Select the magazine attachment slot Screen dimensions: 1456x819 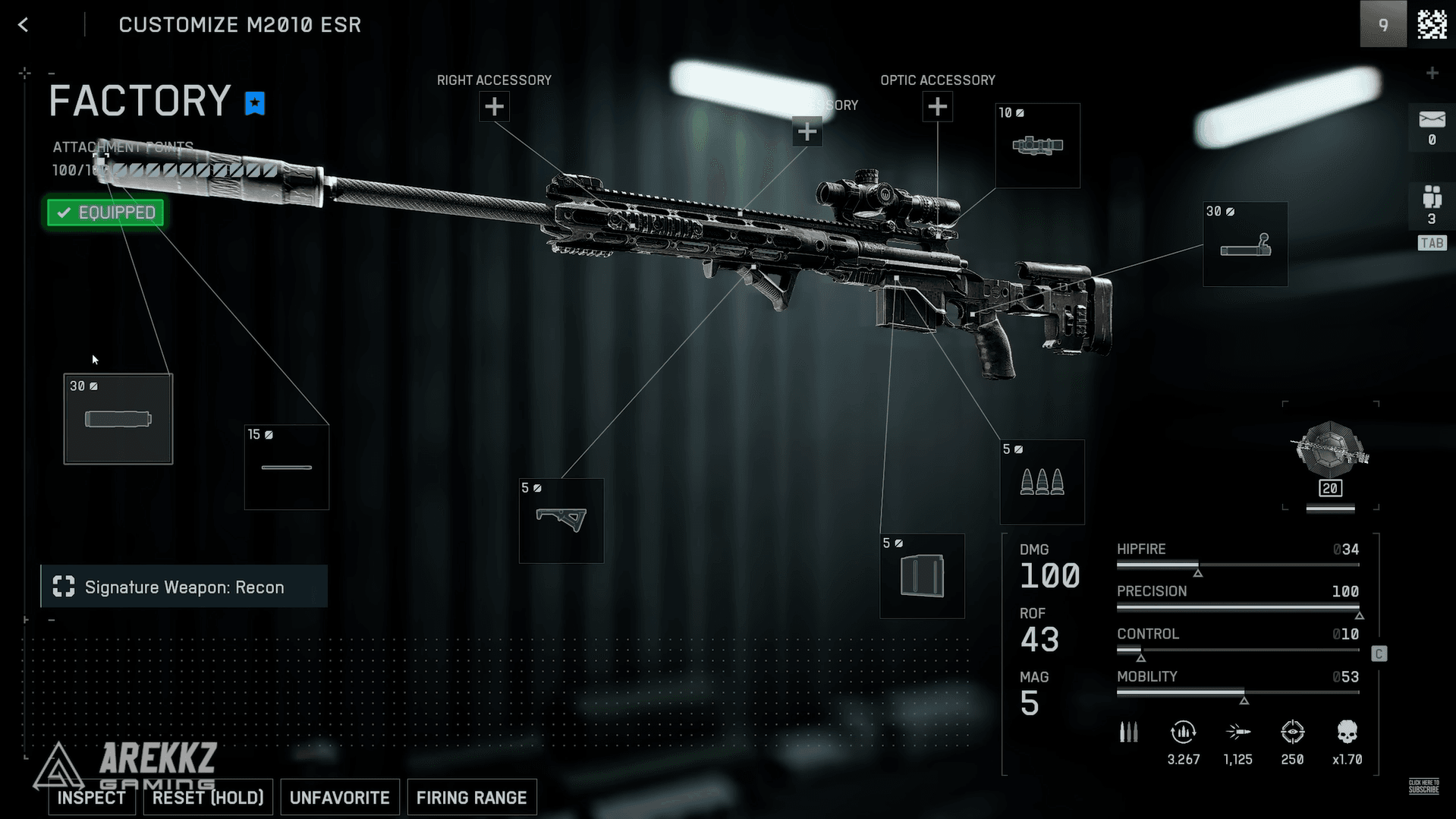tap(922, 576)
